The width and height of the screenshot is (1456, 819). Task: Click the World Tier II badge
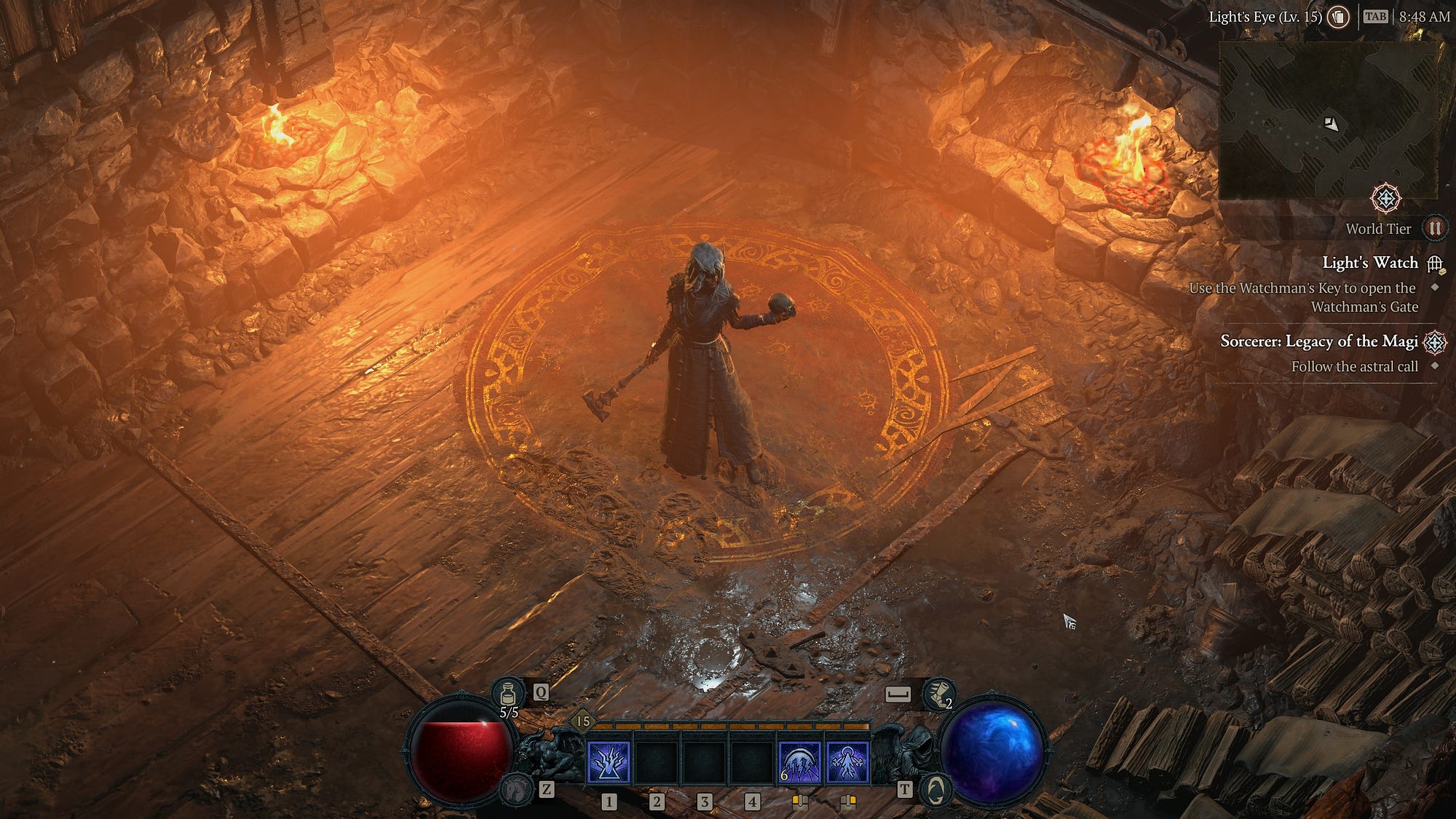click(1434, 229)
